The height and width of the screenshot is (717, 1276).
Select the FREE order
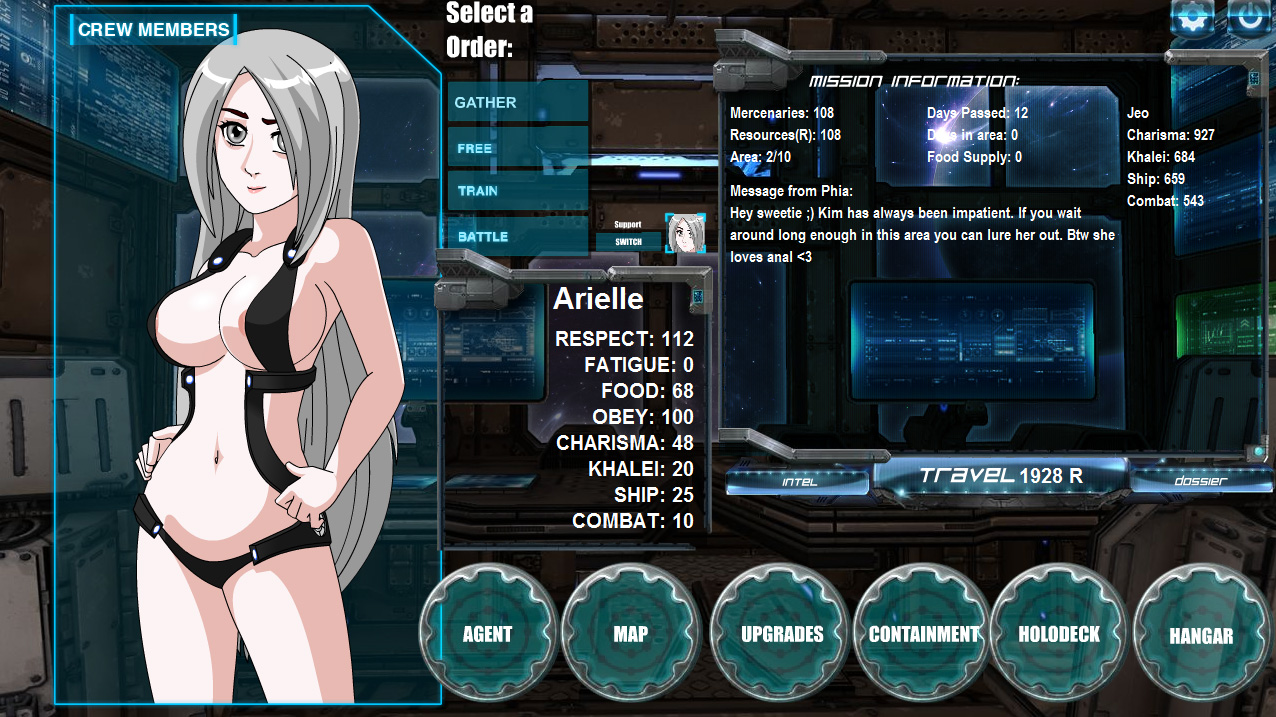(x=517, y=148)
